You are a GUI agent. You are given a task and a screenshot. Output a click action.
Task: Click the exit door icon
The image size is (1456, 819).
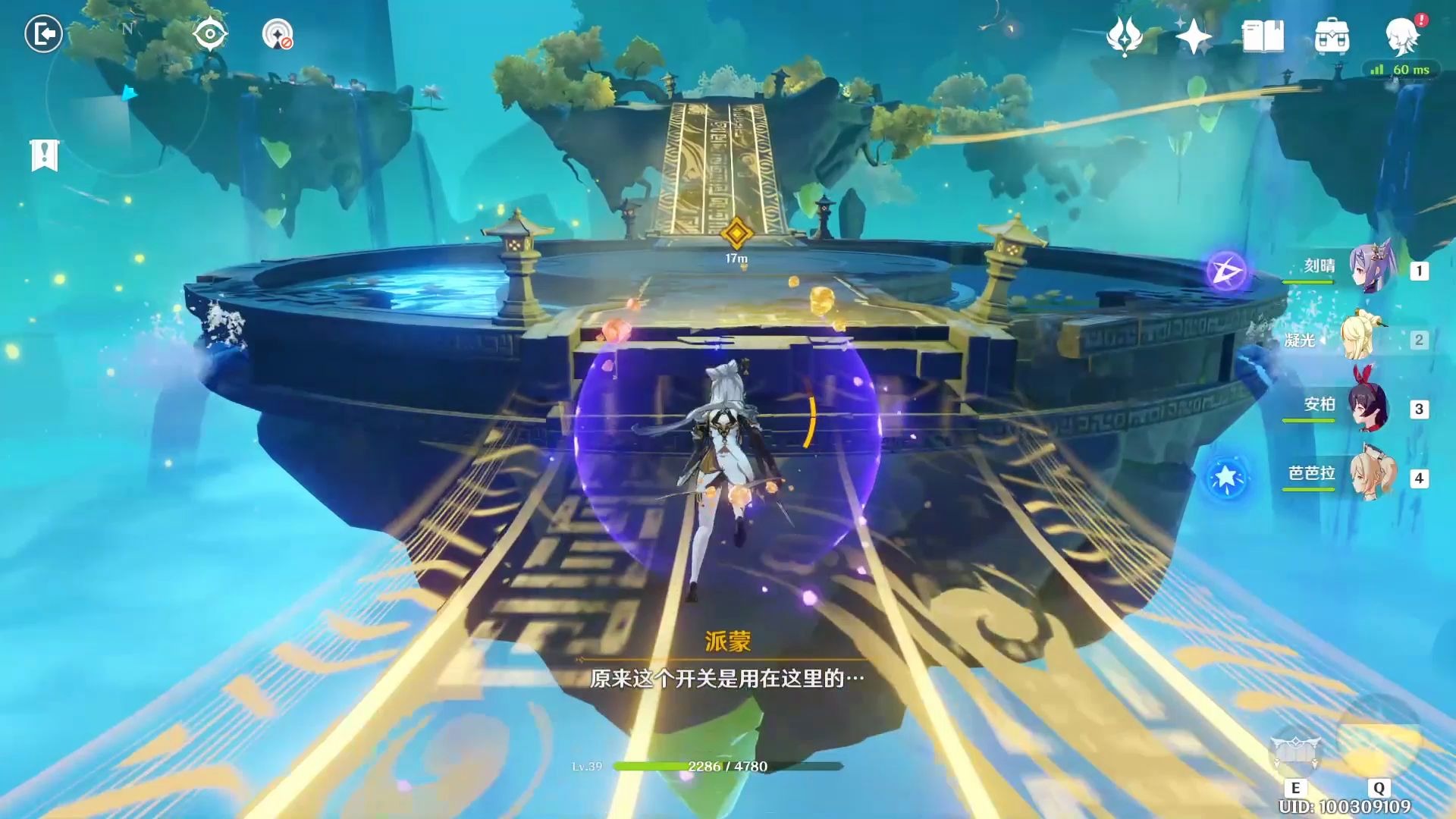point(43,34)
